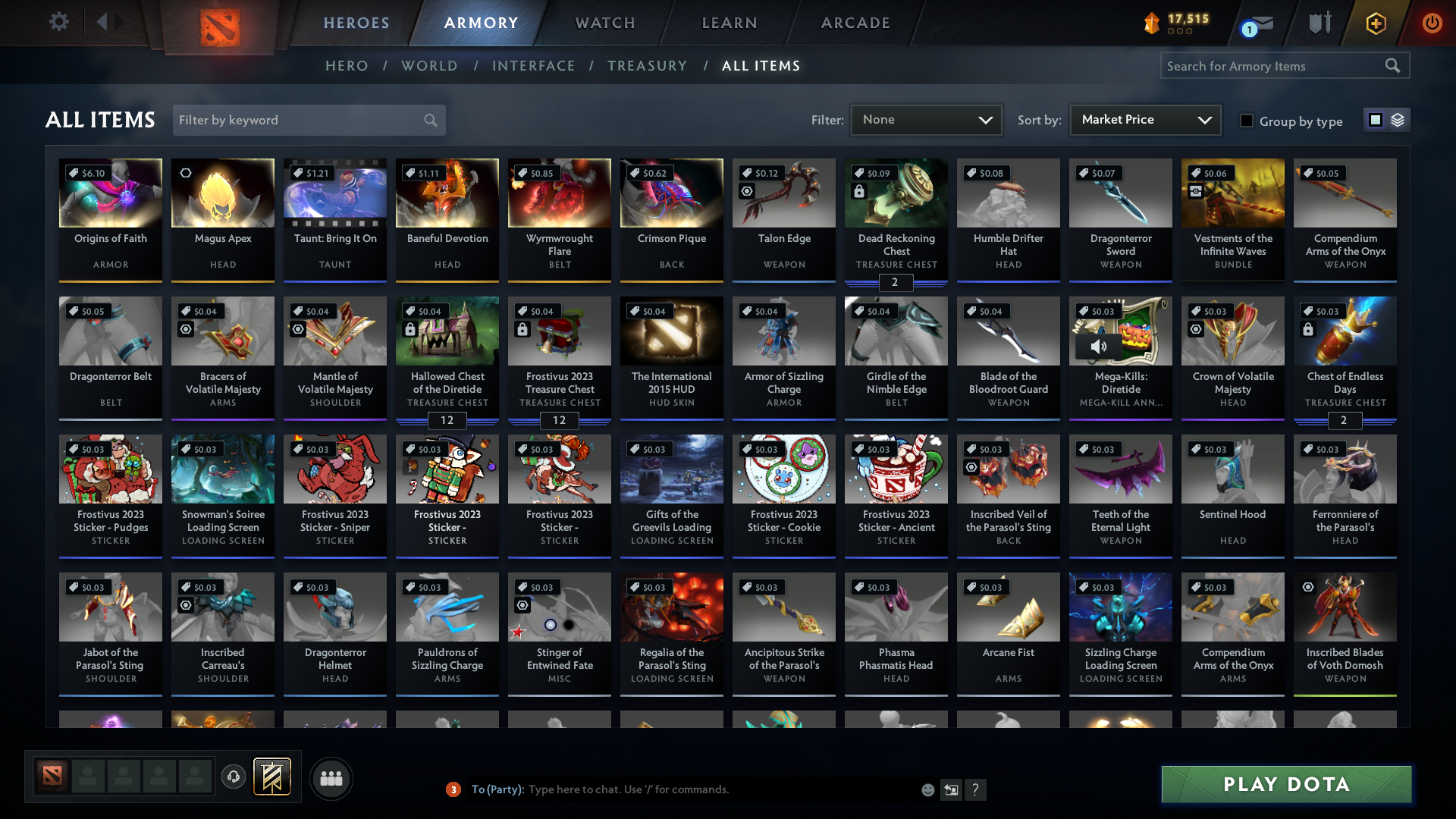Switch to stacked layers grid view
Screen dimensions: 1456x819
pos(1398,120)
